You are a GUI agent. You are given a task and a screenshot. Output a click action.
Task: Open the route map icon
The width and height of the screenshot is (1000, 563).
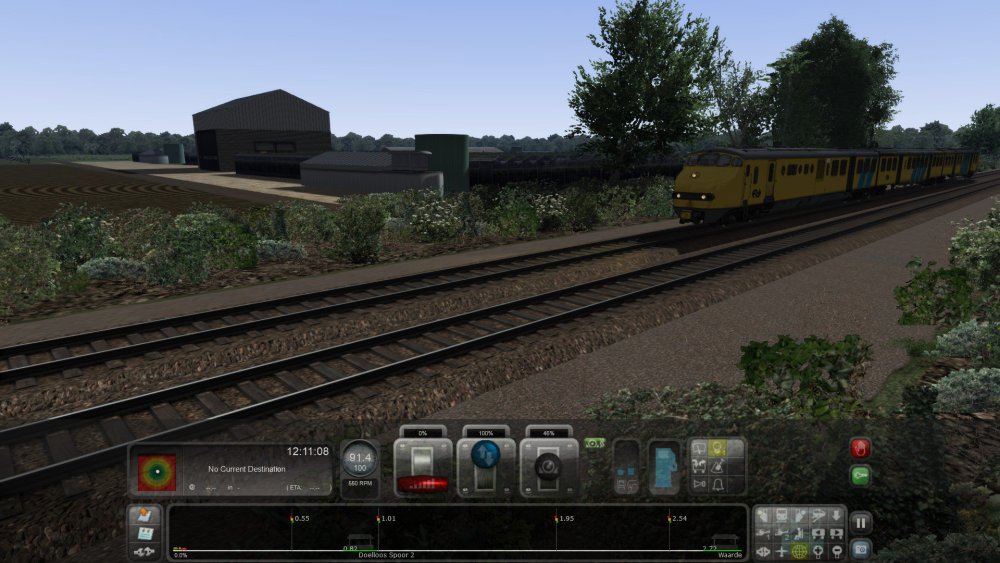point(143,515)
